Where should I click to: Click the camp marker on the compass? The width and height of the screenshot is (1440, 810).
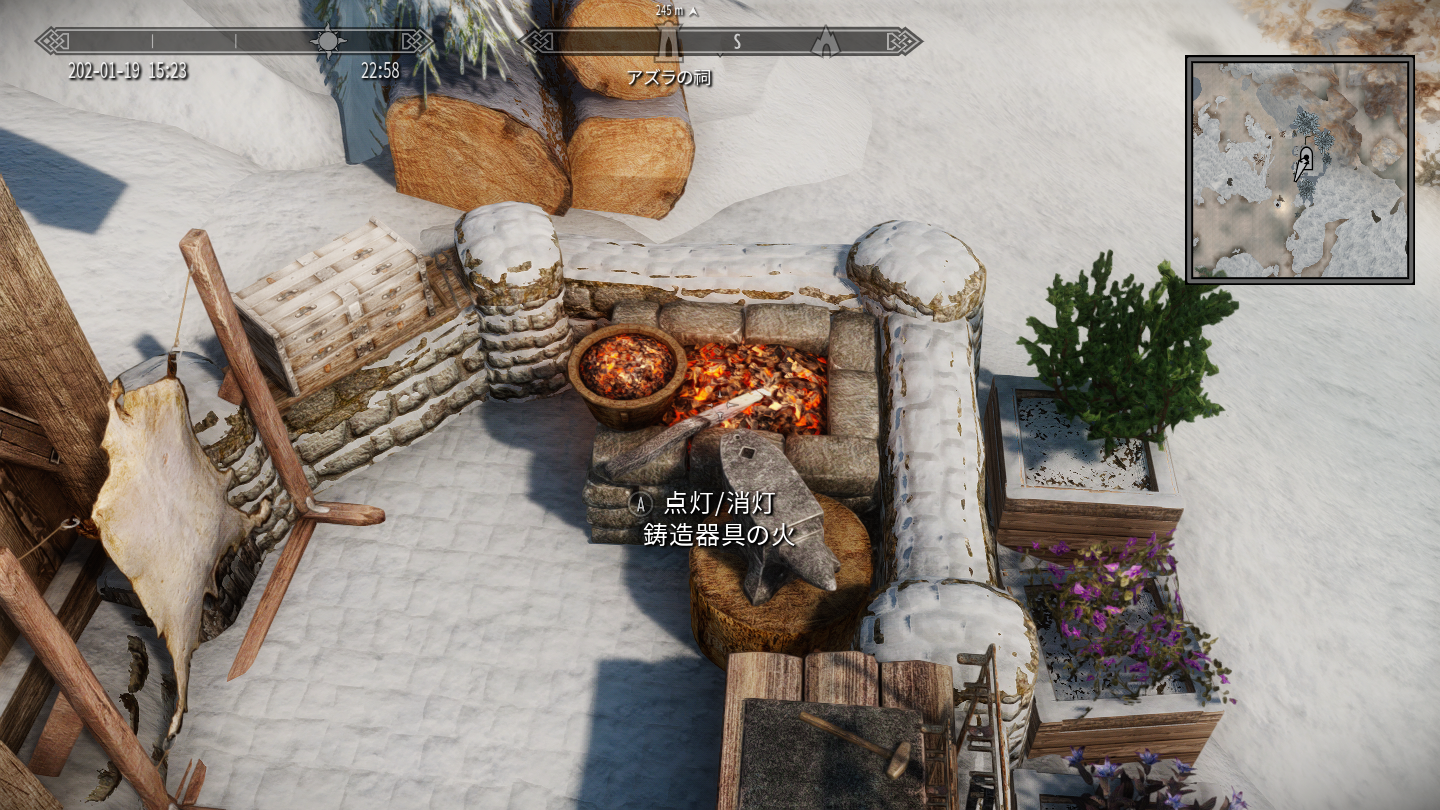(x=825, y=42)
